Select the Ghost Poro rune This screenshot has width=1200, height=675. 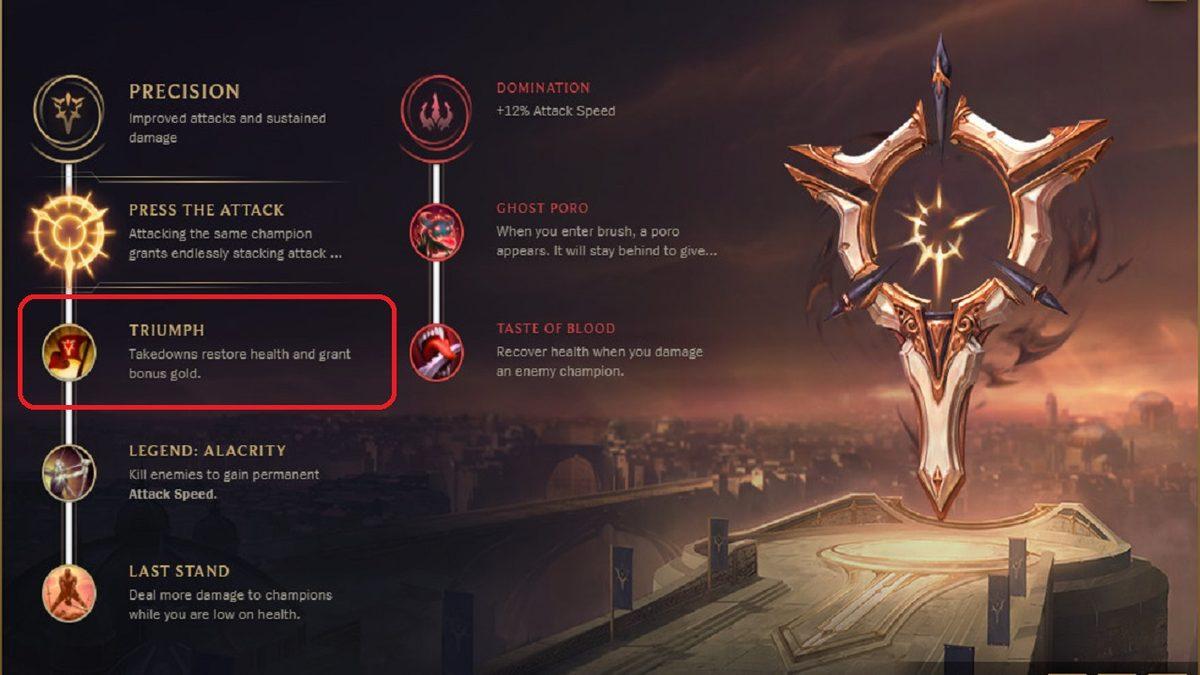pyautogui.click(x=436, y=231)
